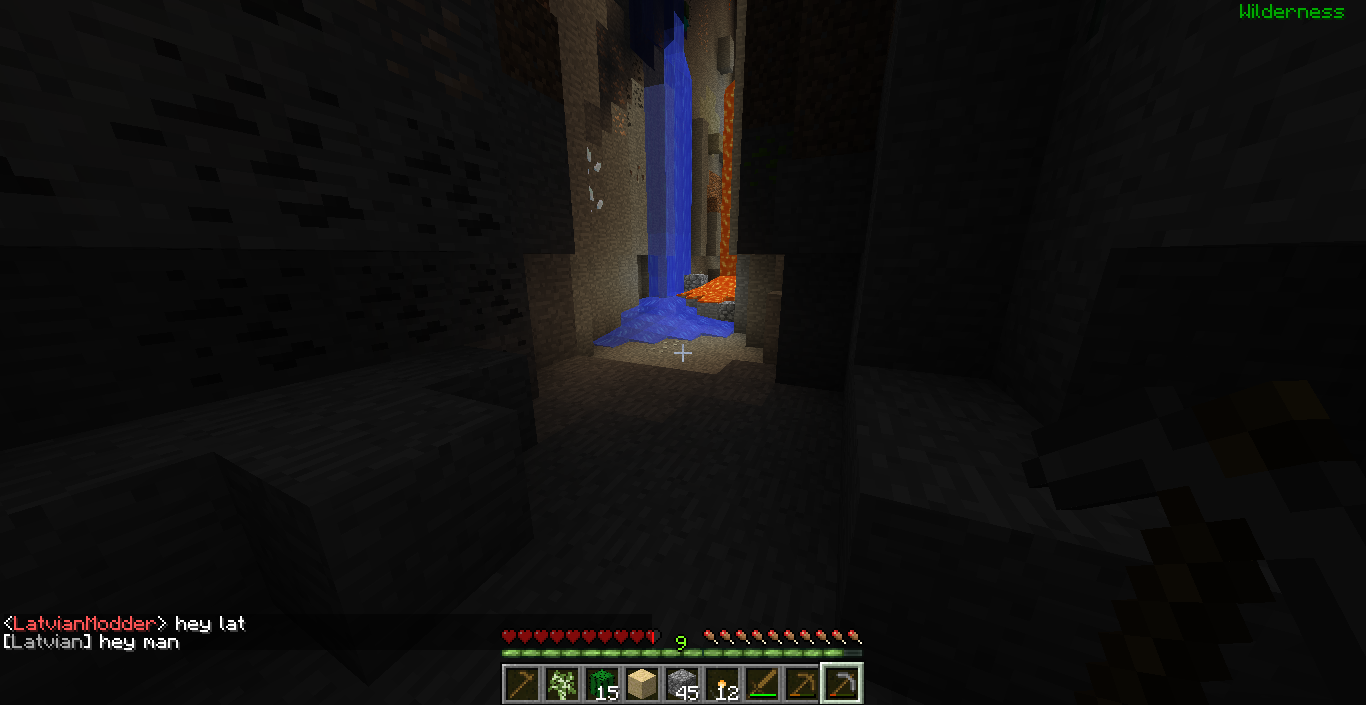Equip the wooden sword from the hotbar
1366x705 pixels.
[x=761, y=685]
